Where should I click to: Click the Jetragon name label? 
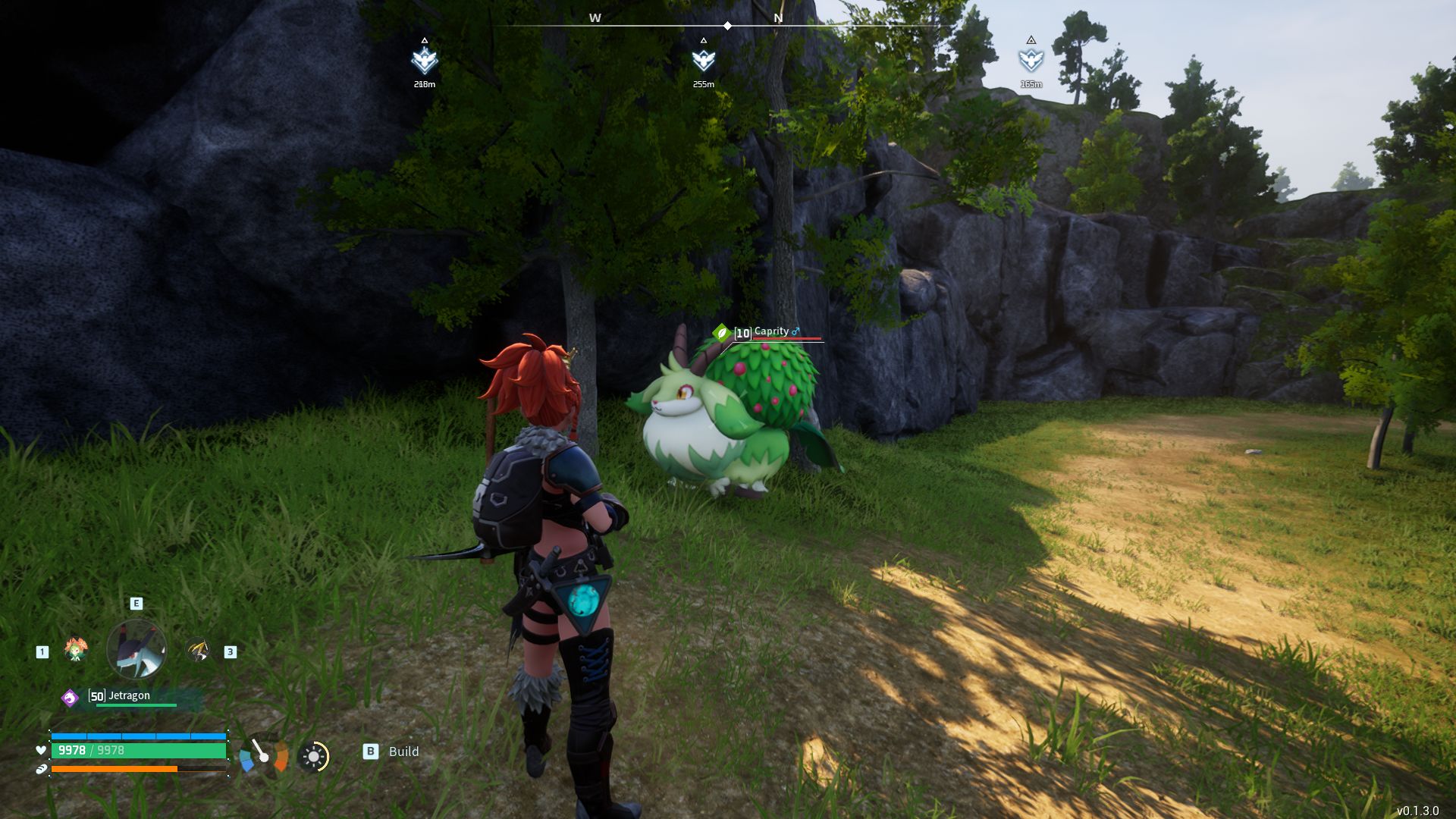pyautogui.click(x=129, y=695)
